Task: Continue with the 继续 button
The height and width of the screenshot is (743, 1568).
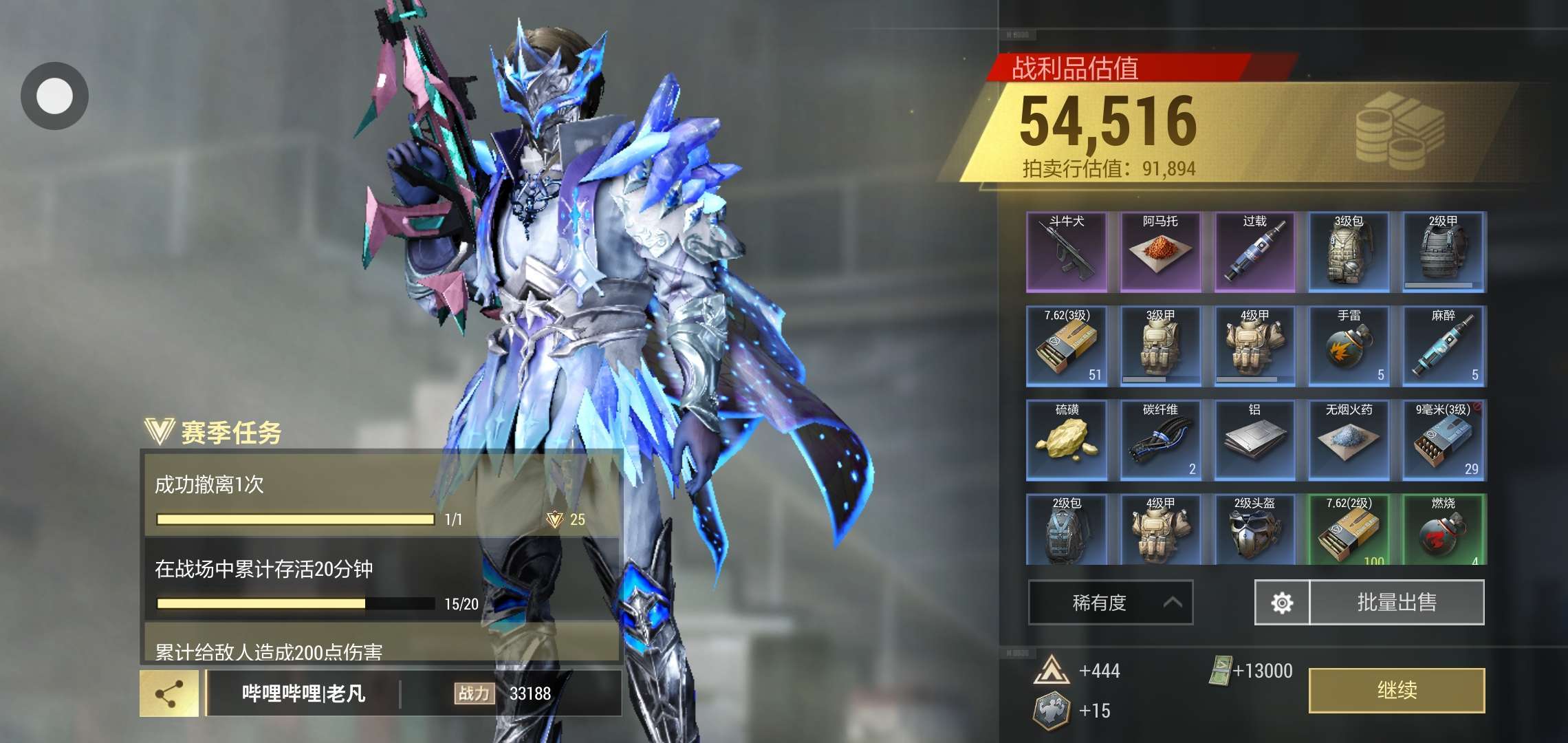Action: click(1396, 690)
